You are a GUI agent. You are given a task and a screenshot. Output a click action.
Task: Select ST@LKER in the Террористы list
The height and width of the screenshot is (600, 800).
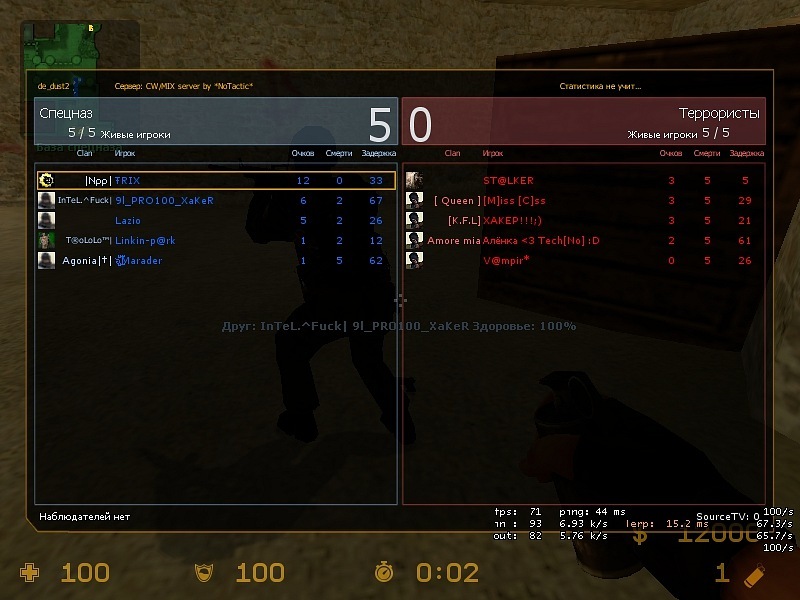click(x=584, y=181)
